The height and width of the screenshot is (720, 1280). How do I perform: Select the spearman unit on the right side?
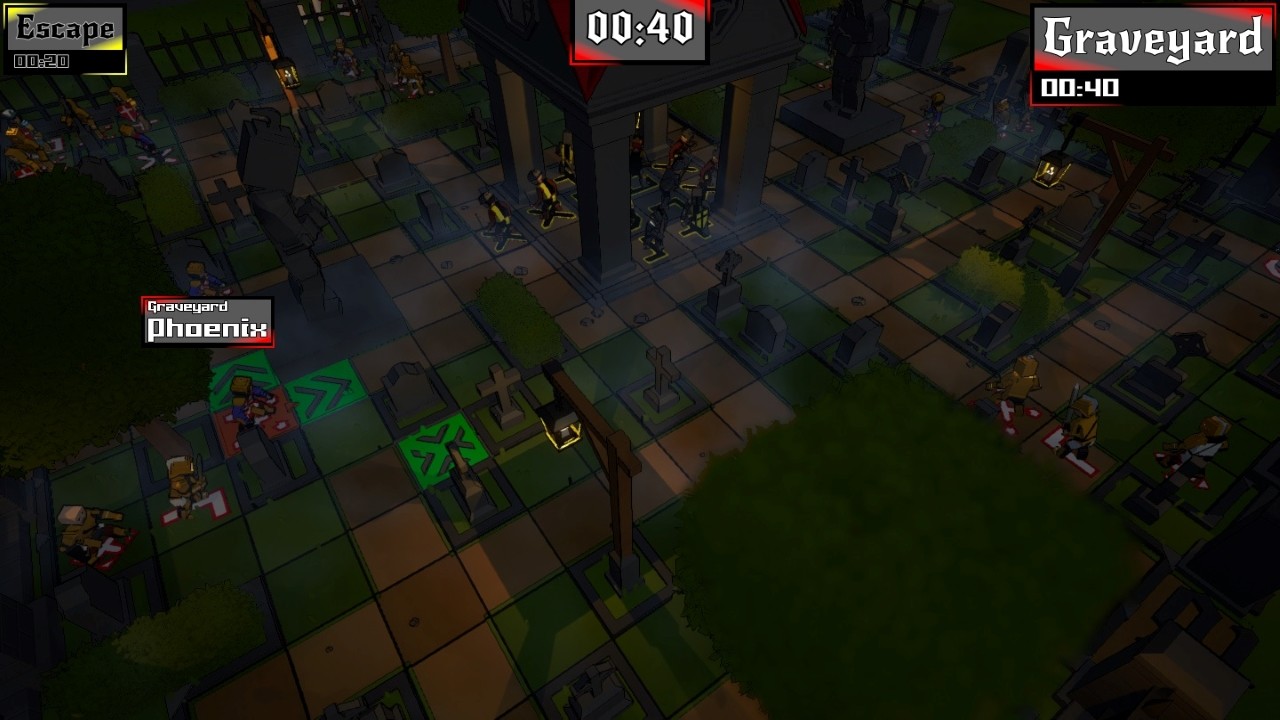click(1085, 425)
